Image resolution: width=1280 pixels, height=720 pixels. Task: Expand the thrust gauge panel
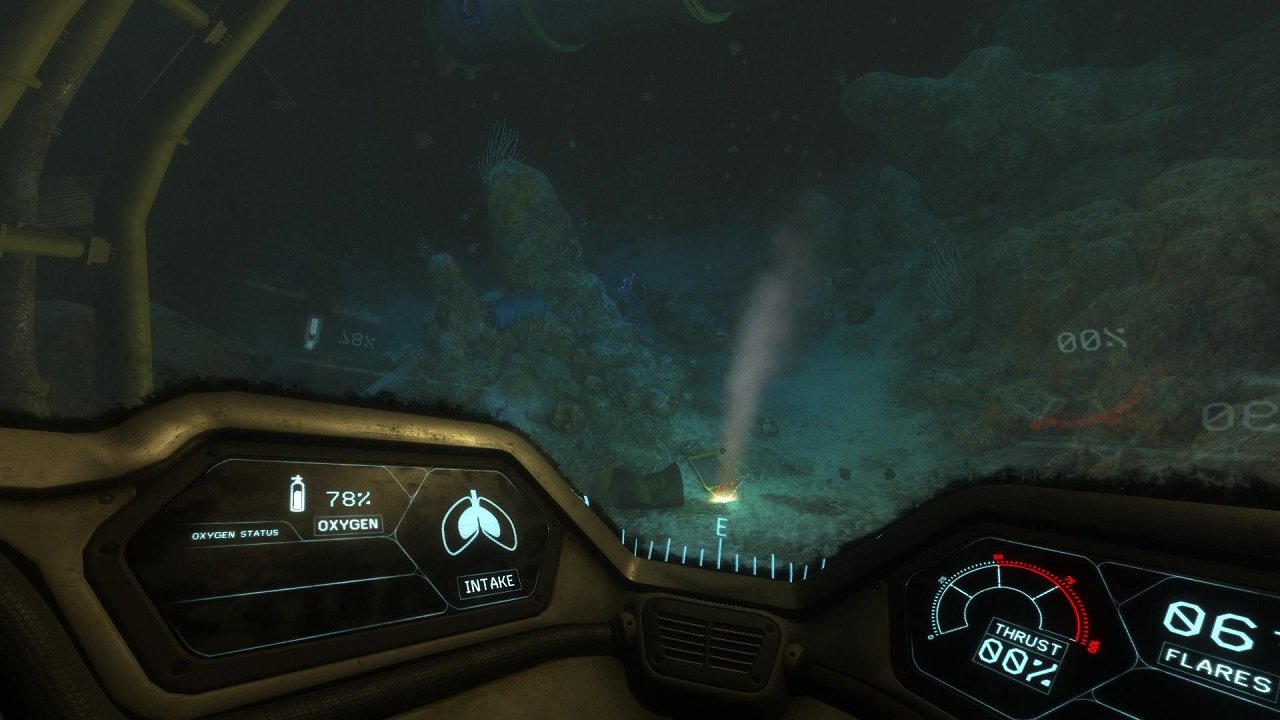(1000, 610)
